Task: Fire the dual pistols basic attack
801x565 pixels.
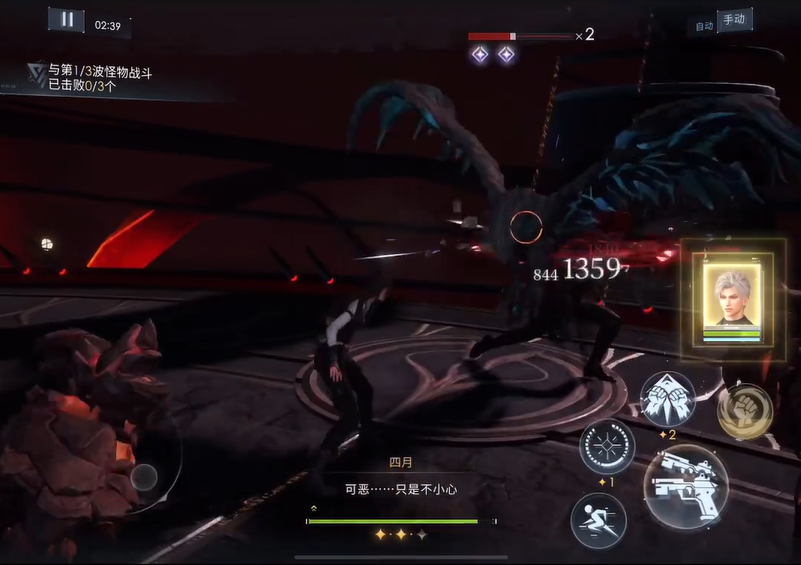Action: coord(685,486)
